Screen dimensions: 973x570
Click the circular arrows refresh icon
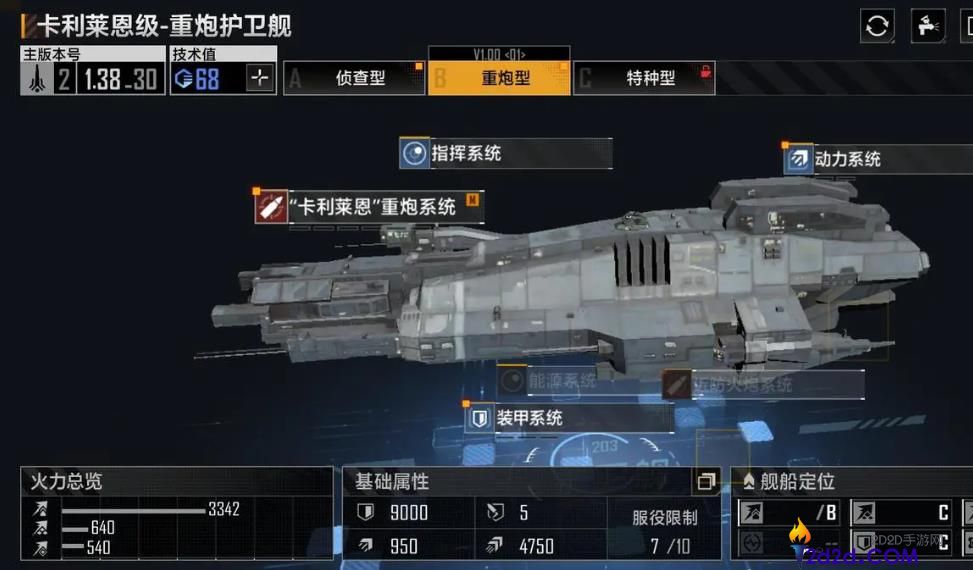877,25
